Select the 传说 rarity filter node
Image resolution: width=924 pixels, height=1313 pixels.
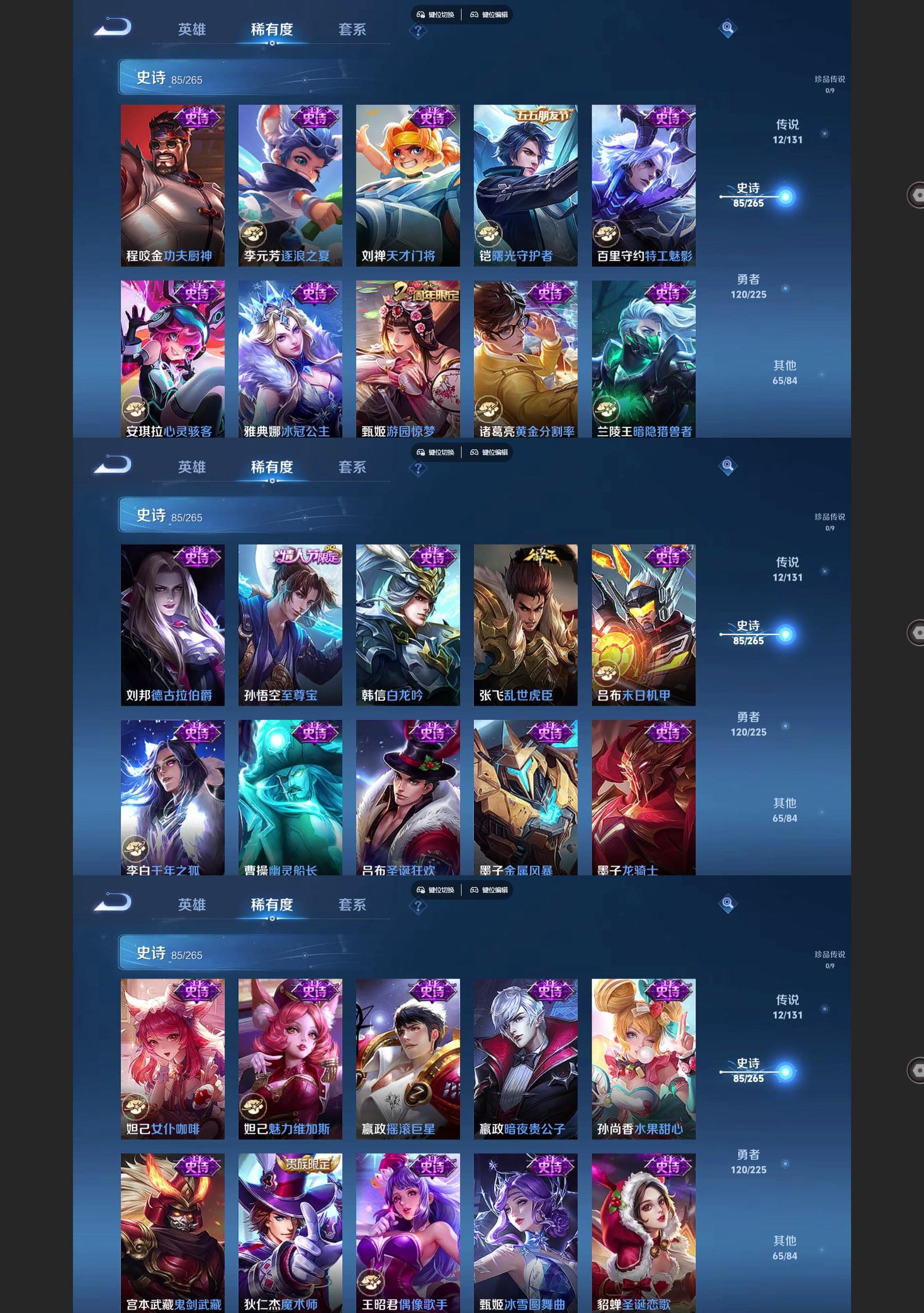click(789, 131)
